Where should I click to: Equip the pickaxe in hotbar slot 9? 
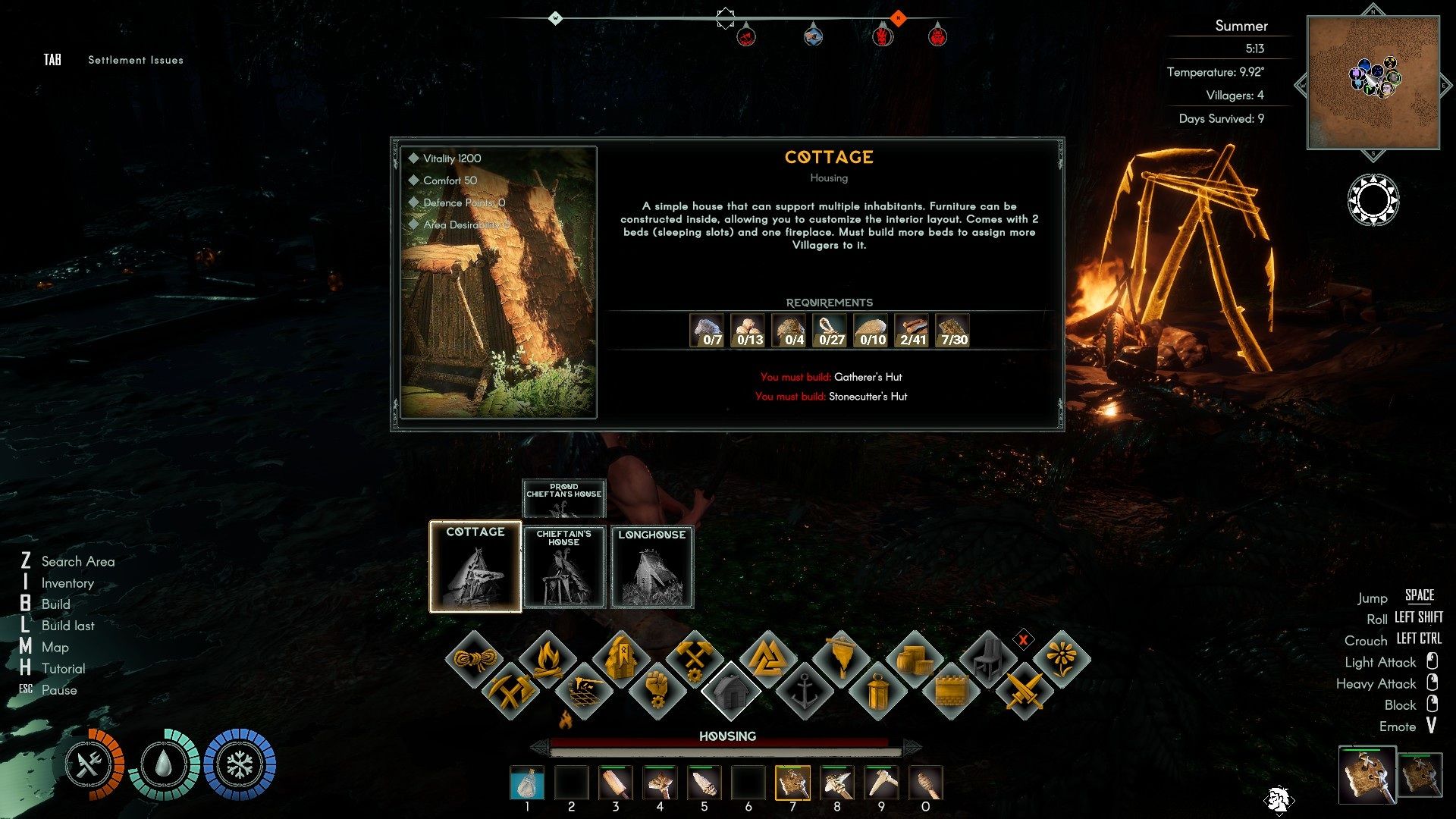[x=881, y=783]
